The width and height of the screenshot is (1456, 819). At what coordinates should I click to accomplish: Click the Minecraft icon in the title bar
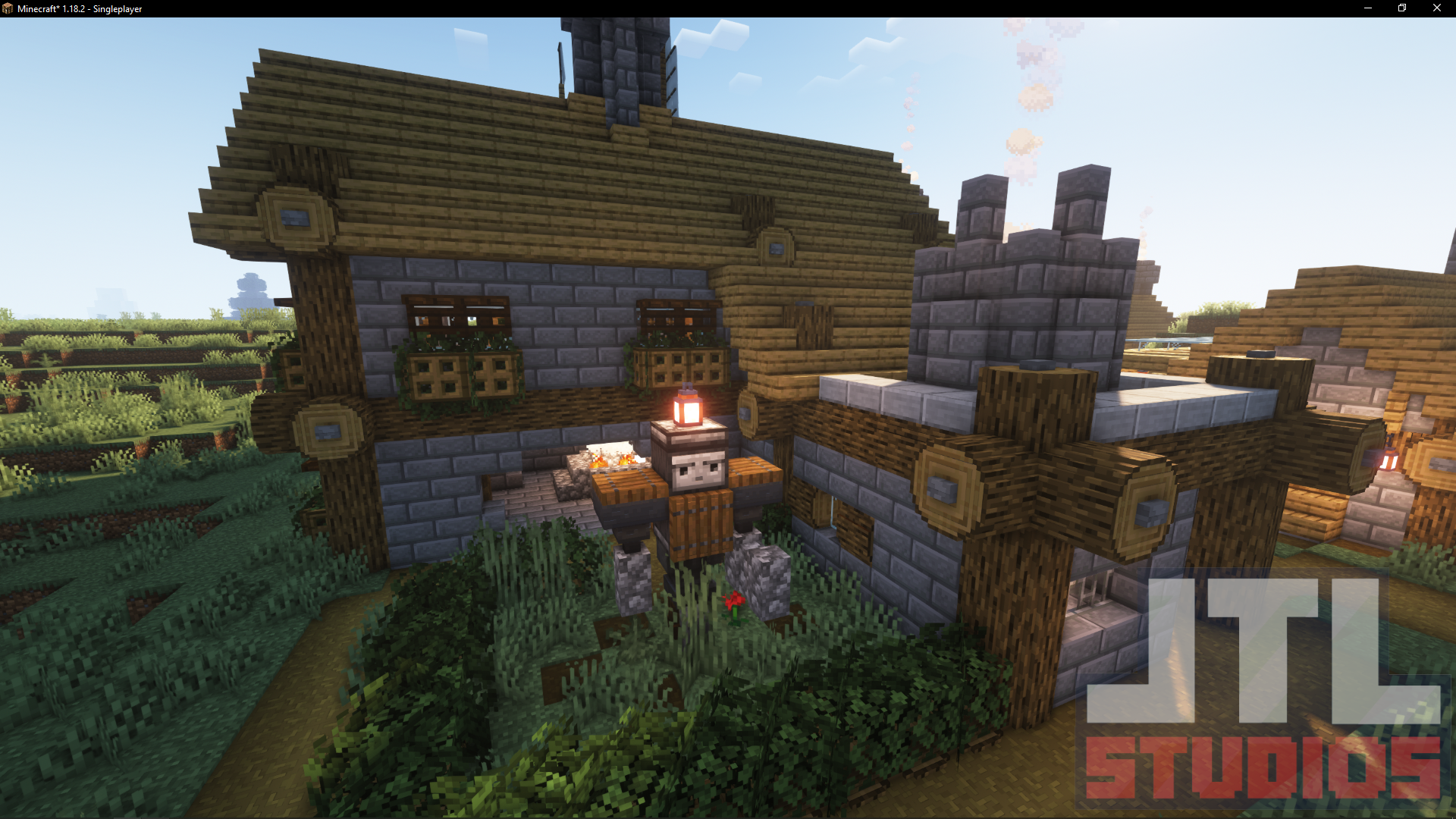click(9, 8)
